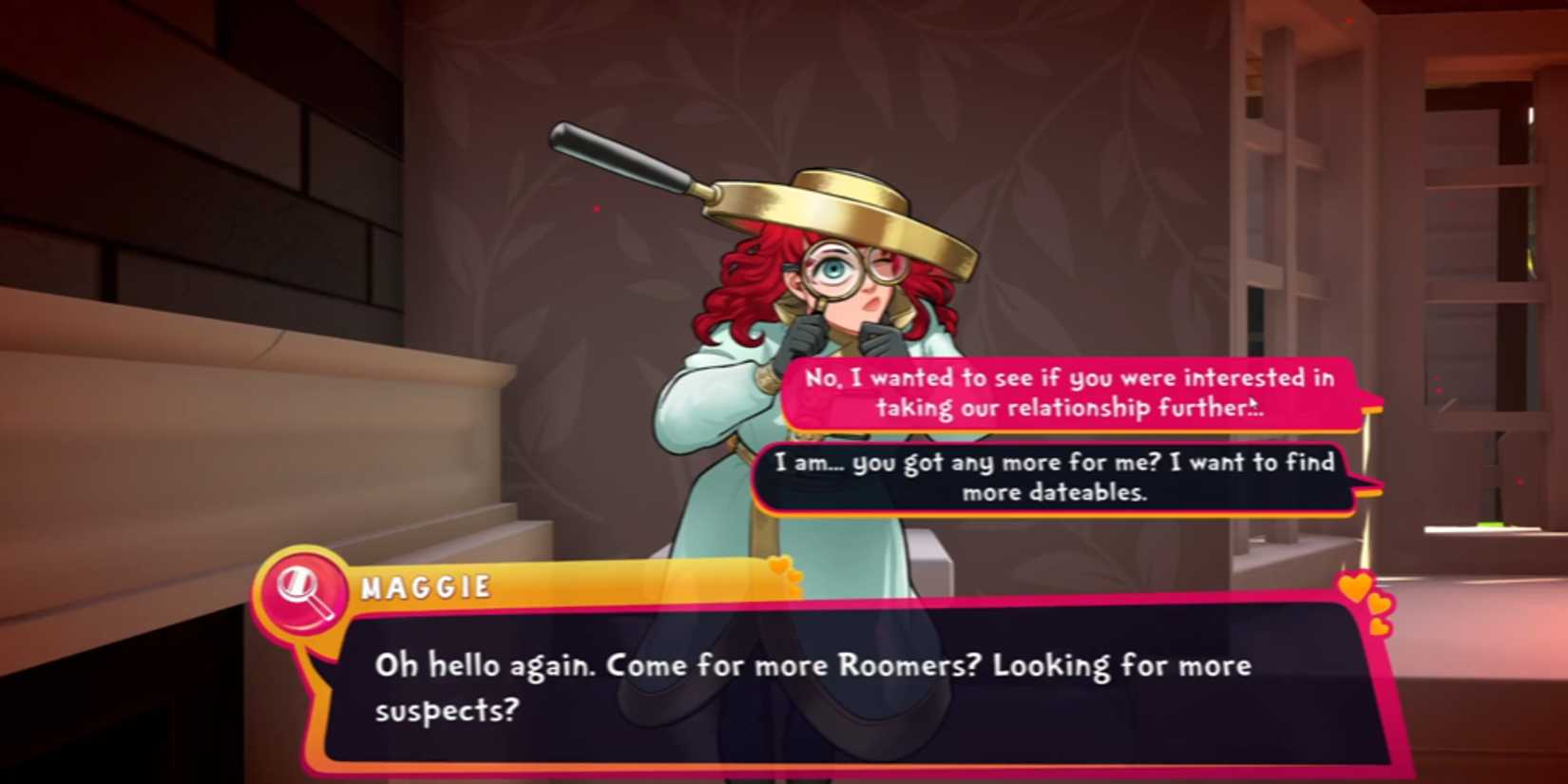Click the large heart above the dialogue box
This screenshot has width=1568, height=784.
pos(1358,586)
